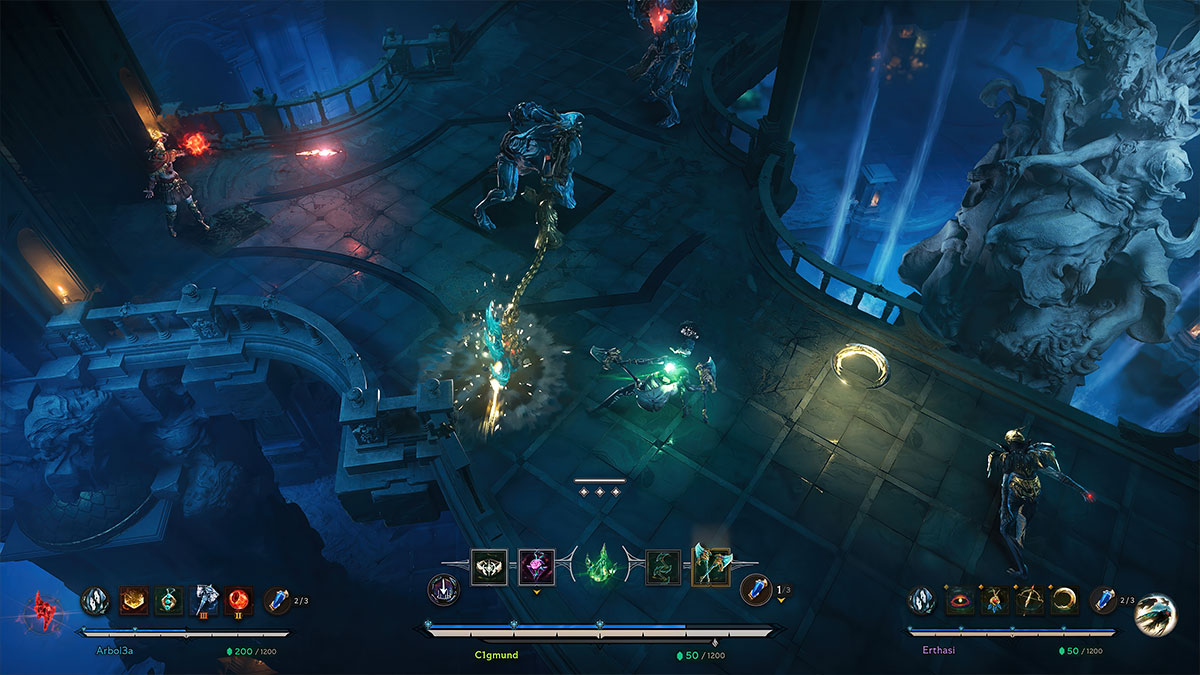Click Erthasi's round white claw-marks icon
Viewport: 1200px width, 675px height.
pyautogui.click(x=921, y=600)
